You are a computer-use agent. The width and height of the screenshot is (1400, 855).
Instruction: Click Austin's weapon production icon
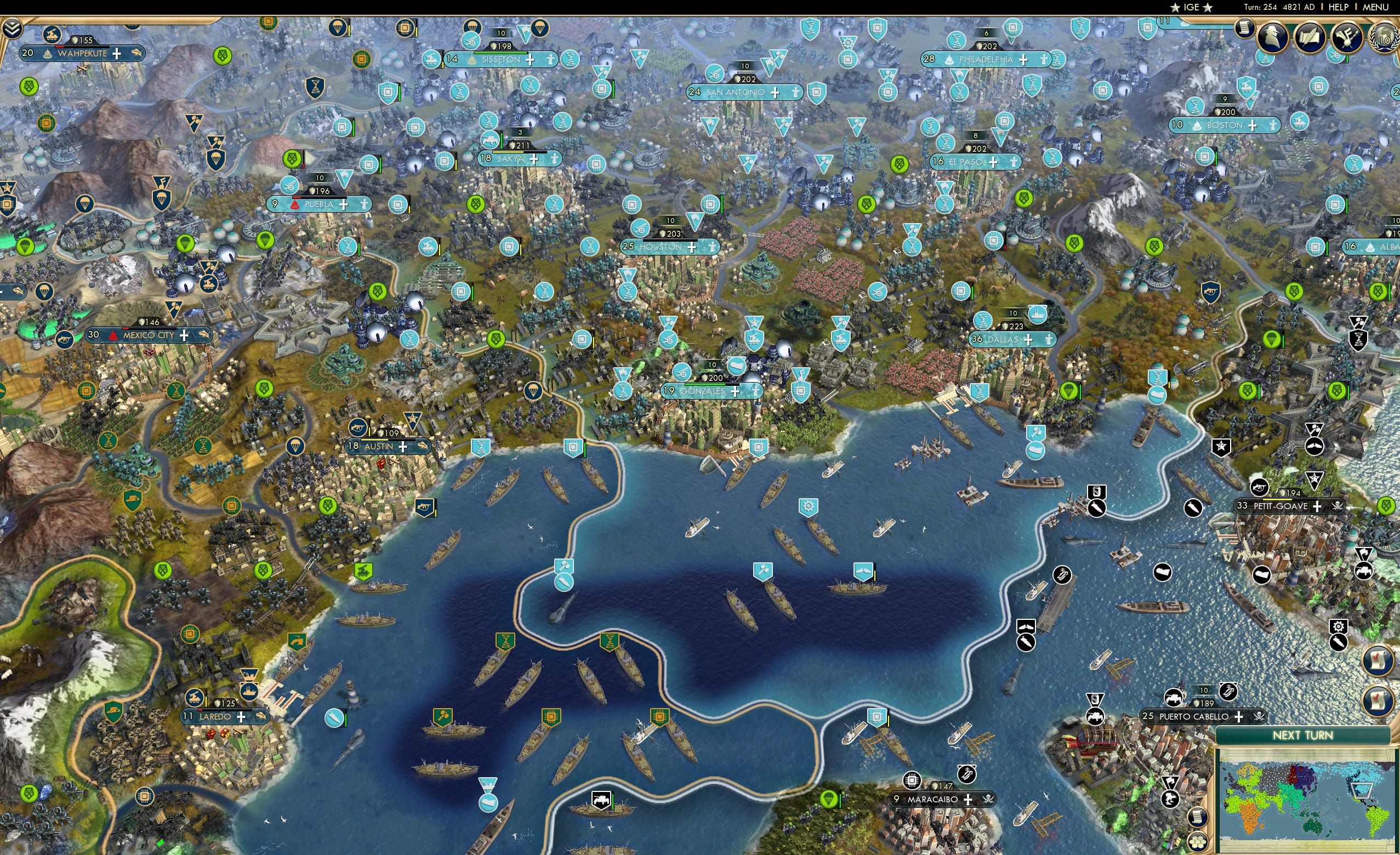tap(357, 428)
